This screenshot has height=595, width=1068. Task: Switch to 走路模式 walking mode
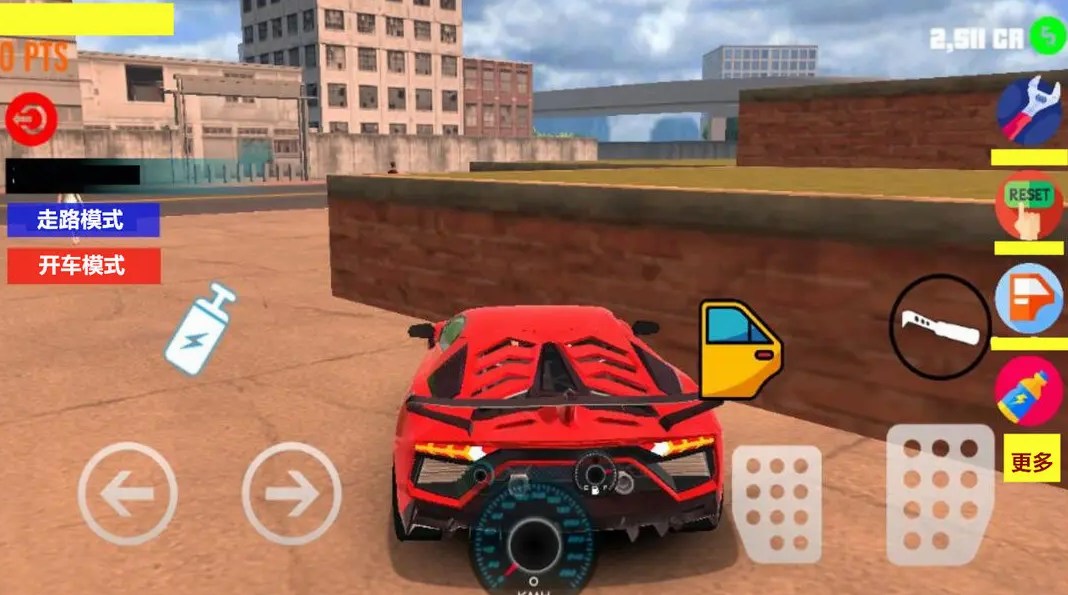[x=83, y=220]
